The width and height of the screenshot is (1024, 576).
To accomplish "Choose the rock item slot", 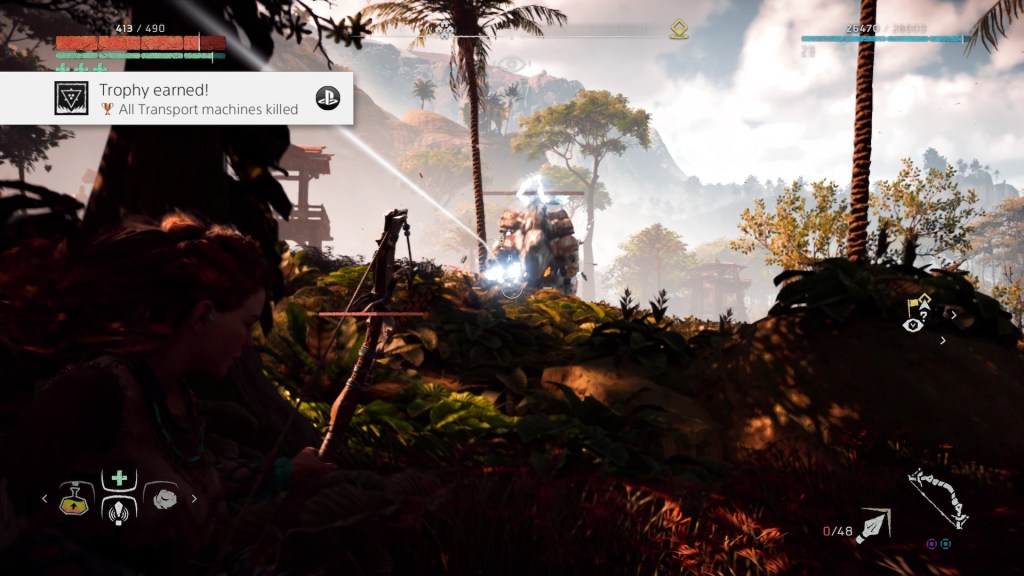I will click(162, 498).
